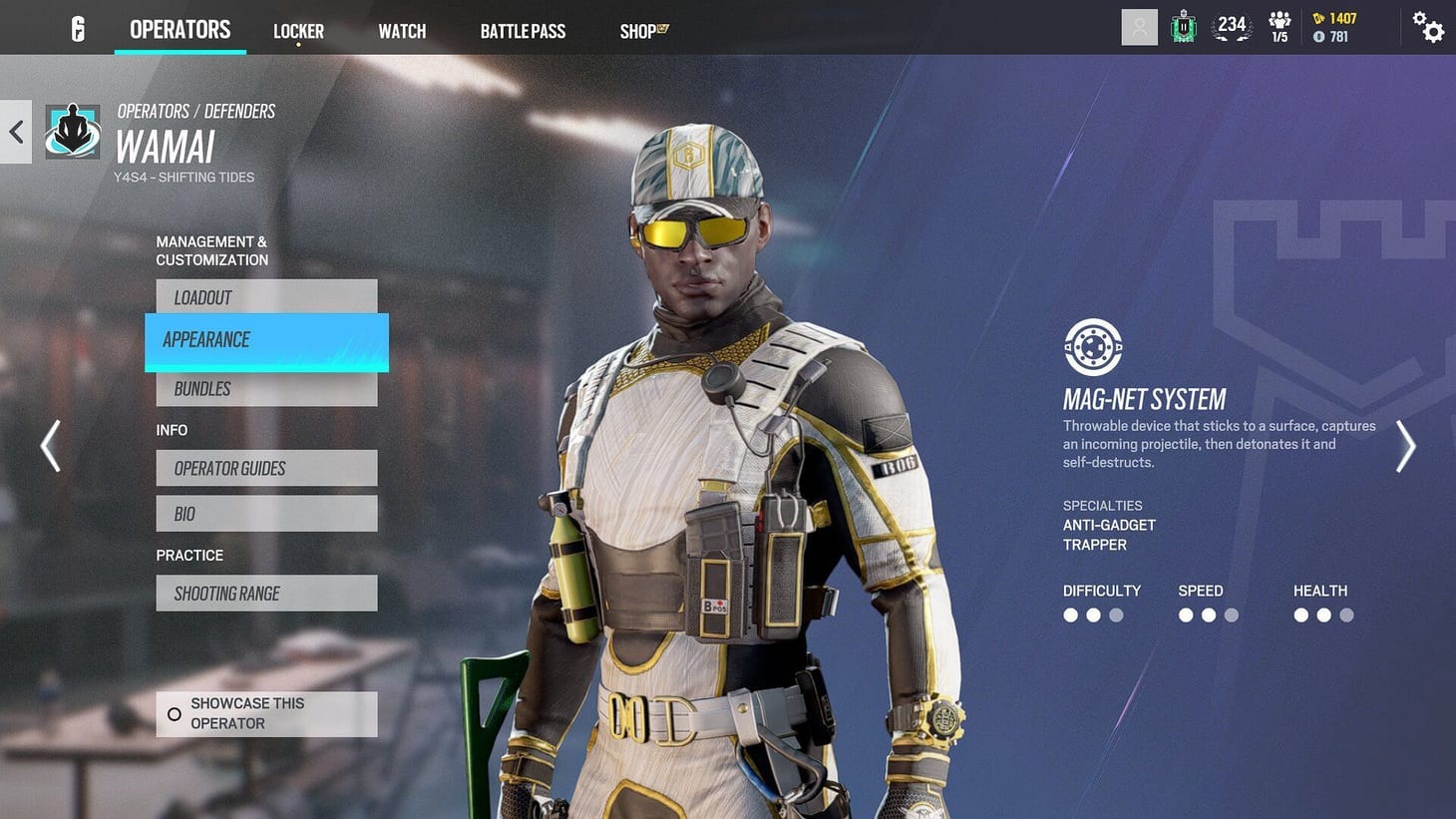
Task: Toggle Showcase This Operator
Action: click(266, 714)
